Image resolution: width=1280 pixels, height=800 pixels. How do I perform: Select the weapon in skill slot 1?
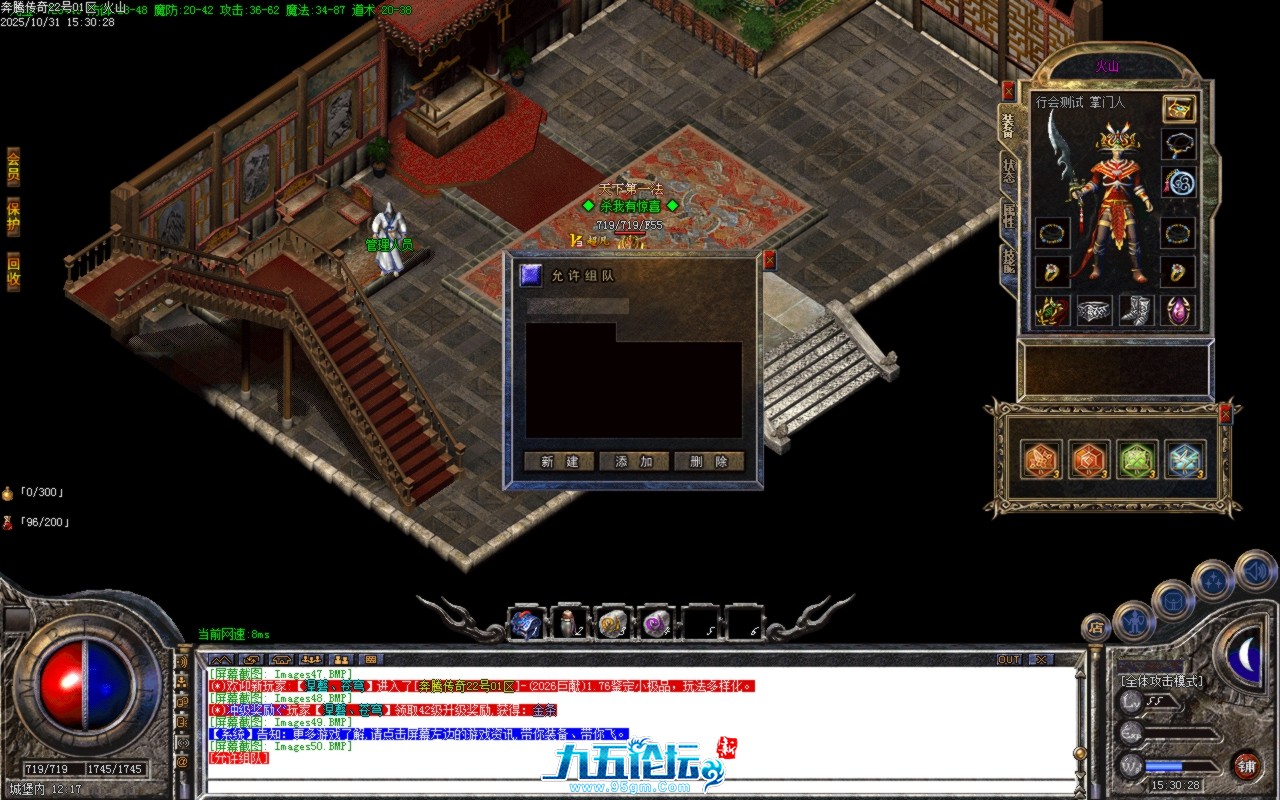525,623
